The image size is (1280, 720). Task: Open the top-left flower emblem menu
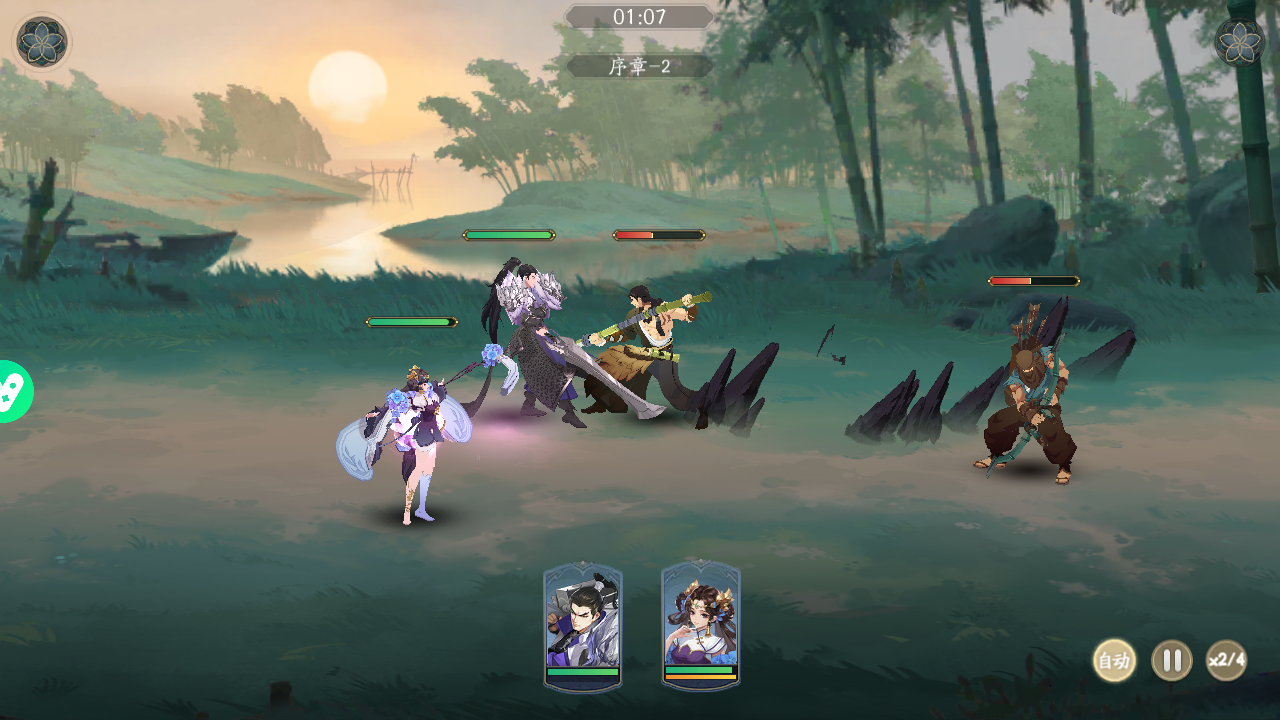tap(42, 42)
